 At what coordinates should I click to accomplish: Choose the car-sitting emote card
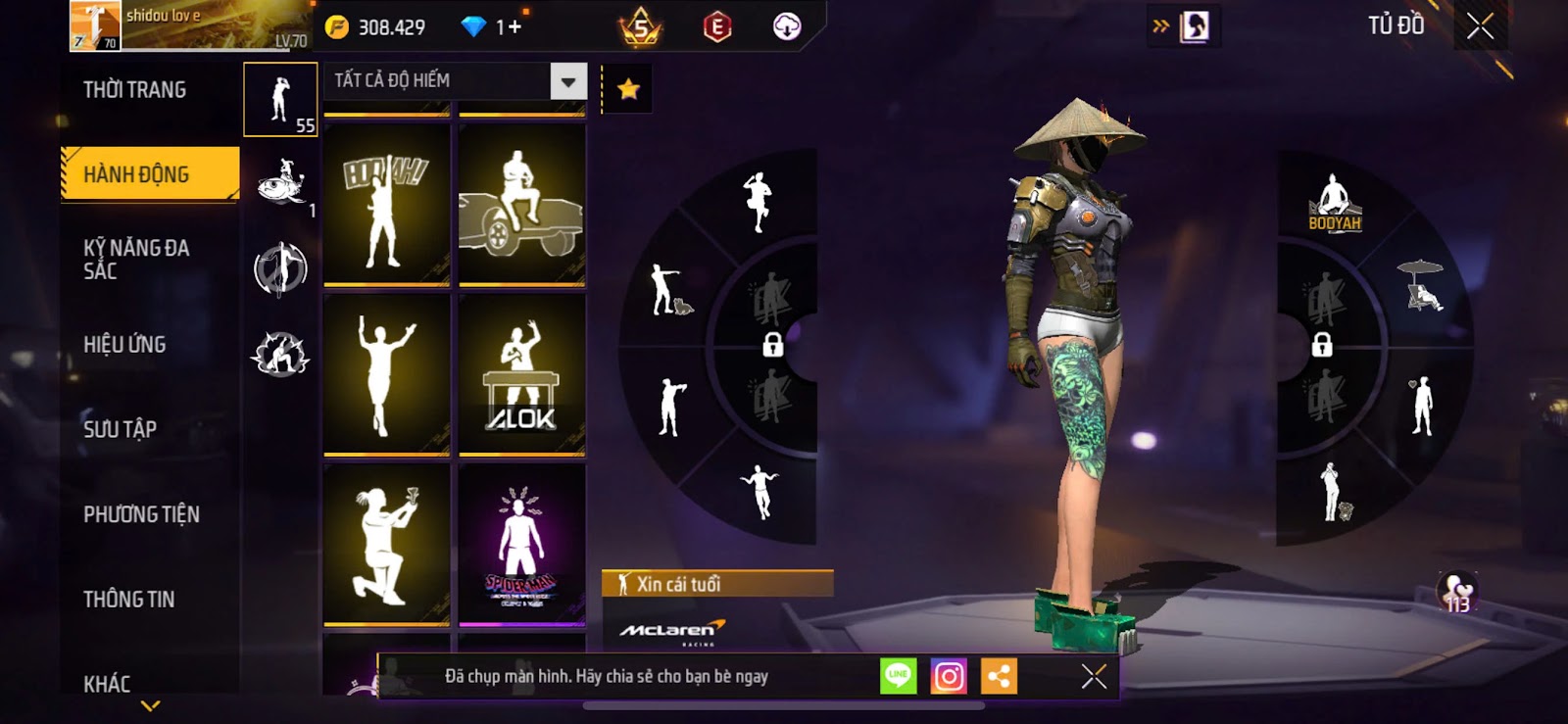[x=521, y=205]
